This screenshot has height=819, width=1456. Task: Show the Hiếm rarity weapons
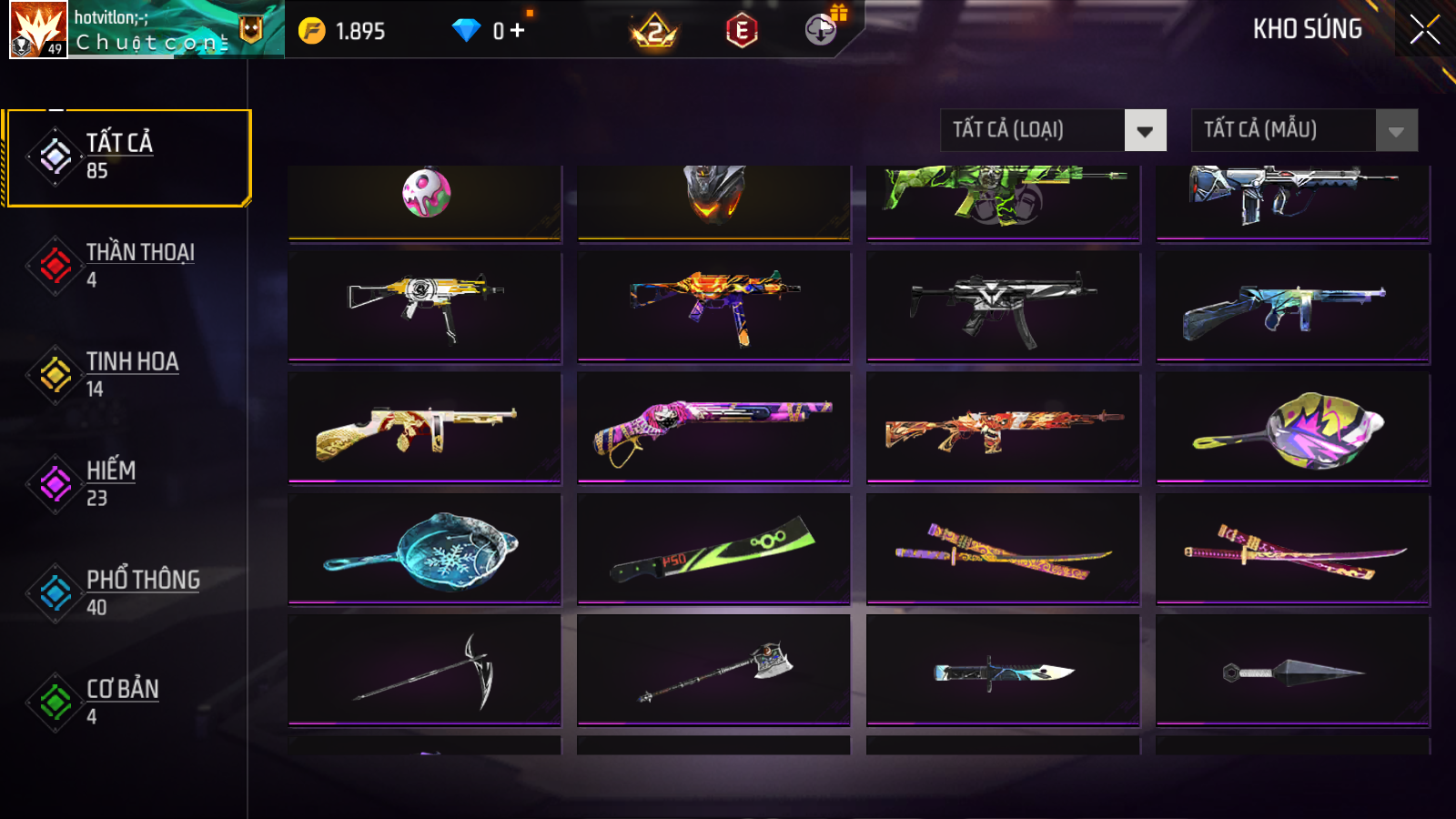[127, 483]
